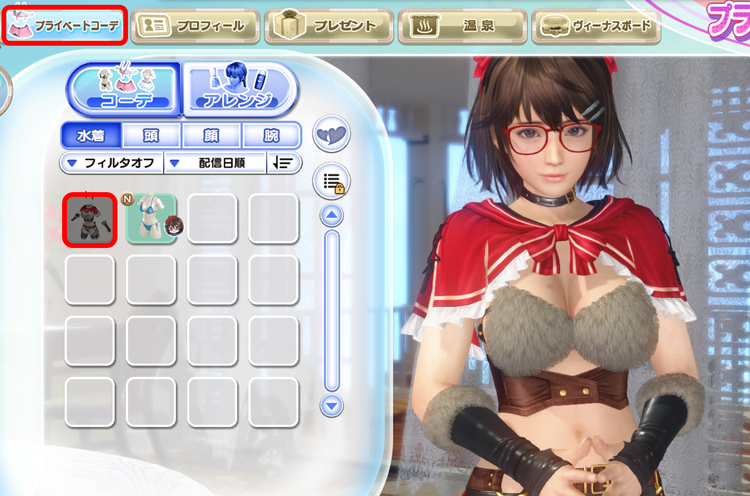Open the 配信日順 sort dropdown
Image resolution: width=750 pixels, height=496 pixels.
214,163
